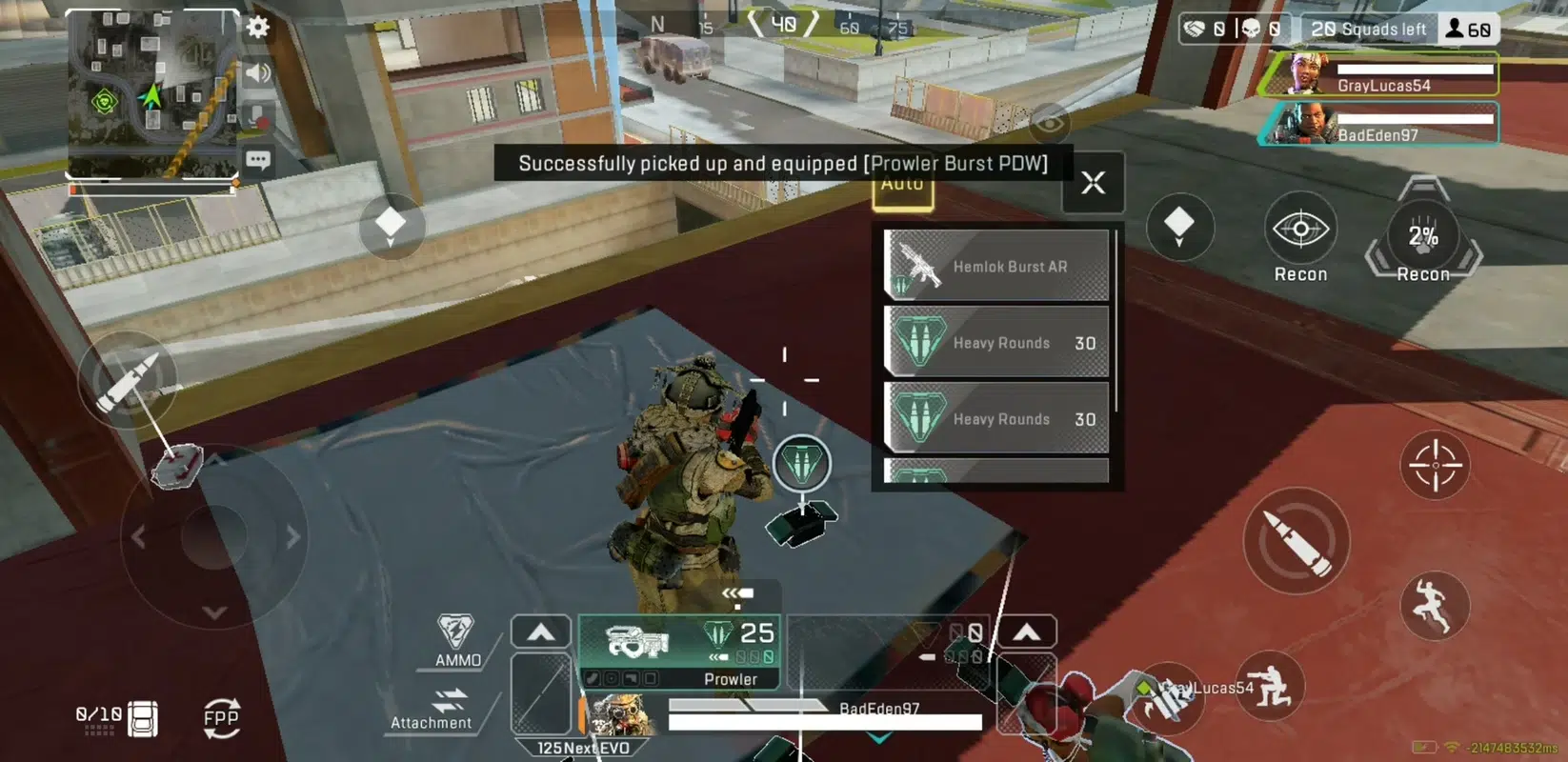Tap the jump button

click(1434, 605)
